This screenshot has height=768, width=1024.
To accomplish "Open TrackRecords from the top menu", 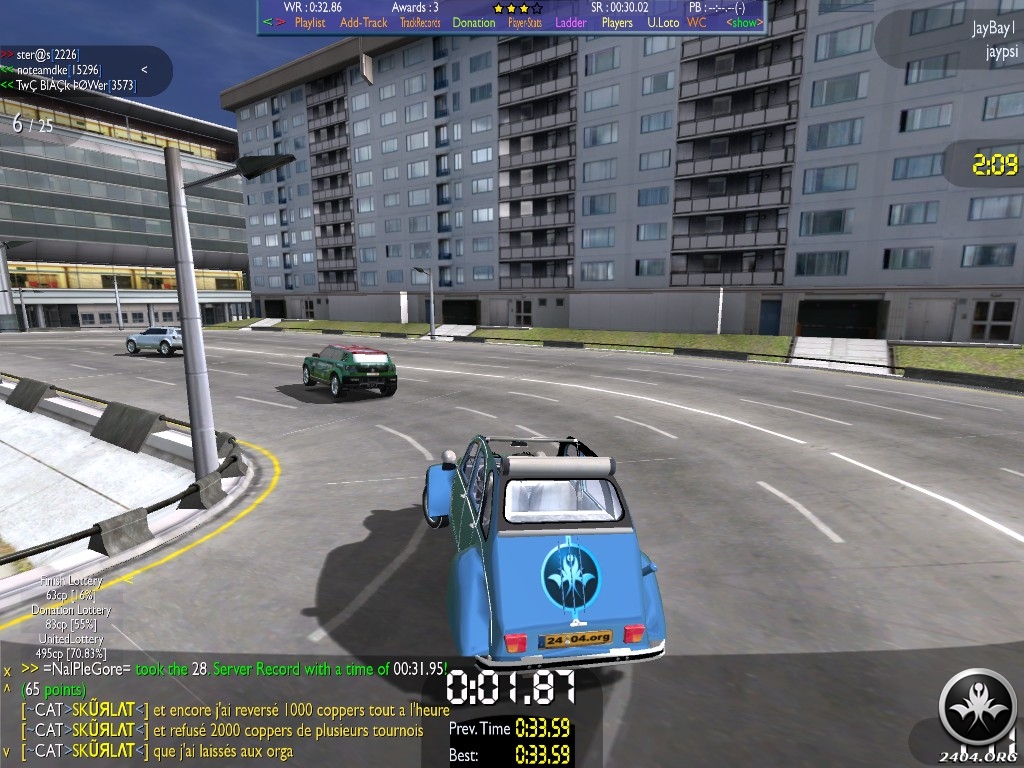I will (420, 23).
